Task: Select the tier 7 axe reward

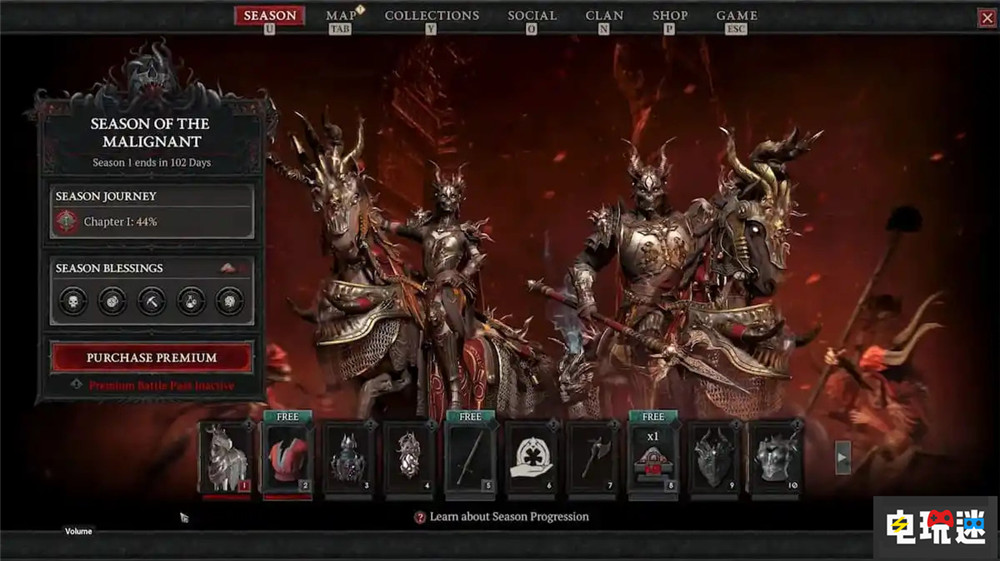Action: coord(592,457)
